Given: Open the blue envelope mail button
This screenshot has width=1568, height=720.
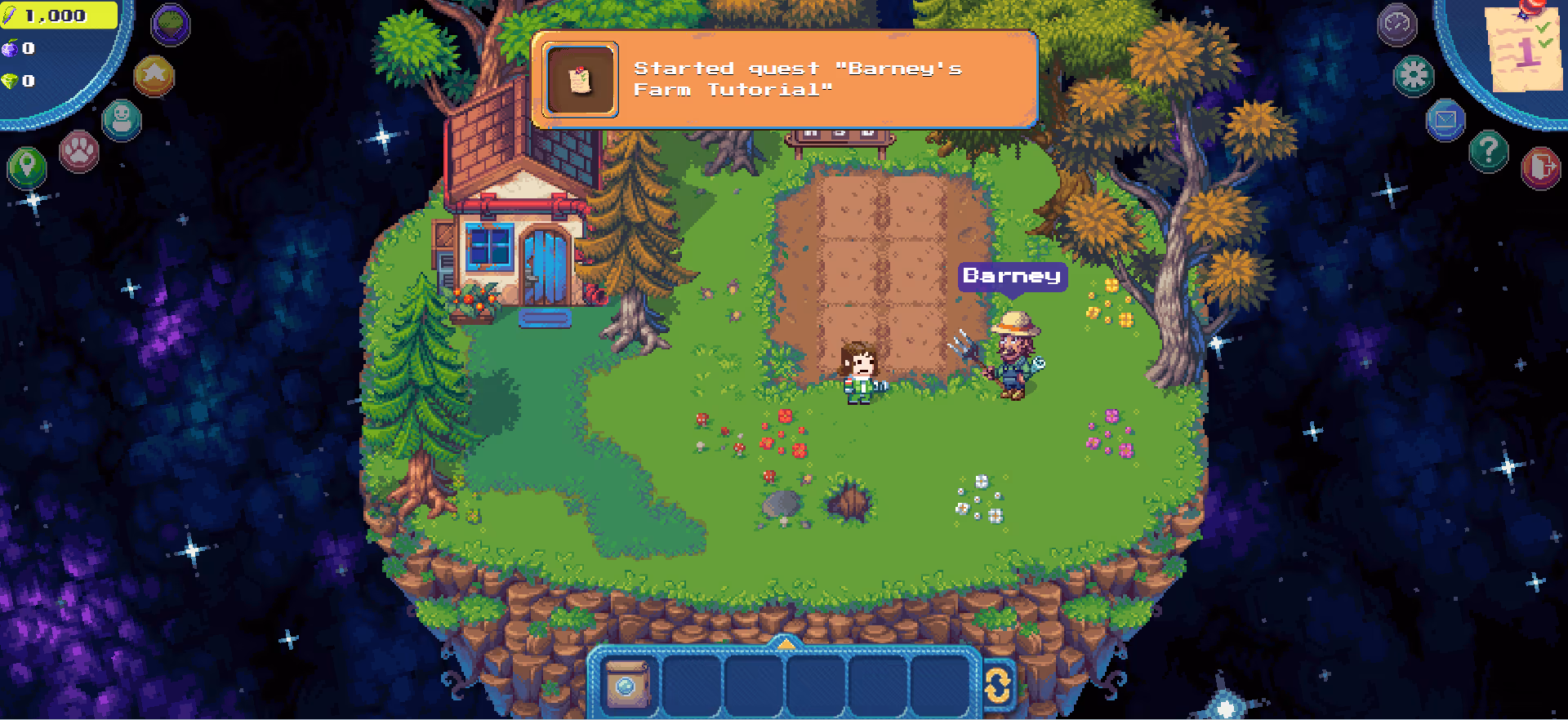Looking at the screenshot, I should tap(1445, 121).
